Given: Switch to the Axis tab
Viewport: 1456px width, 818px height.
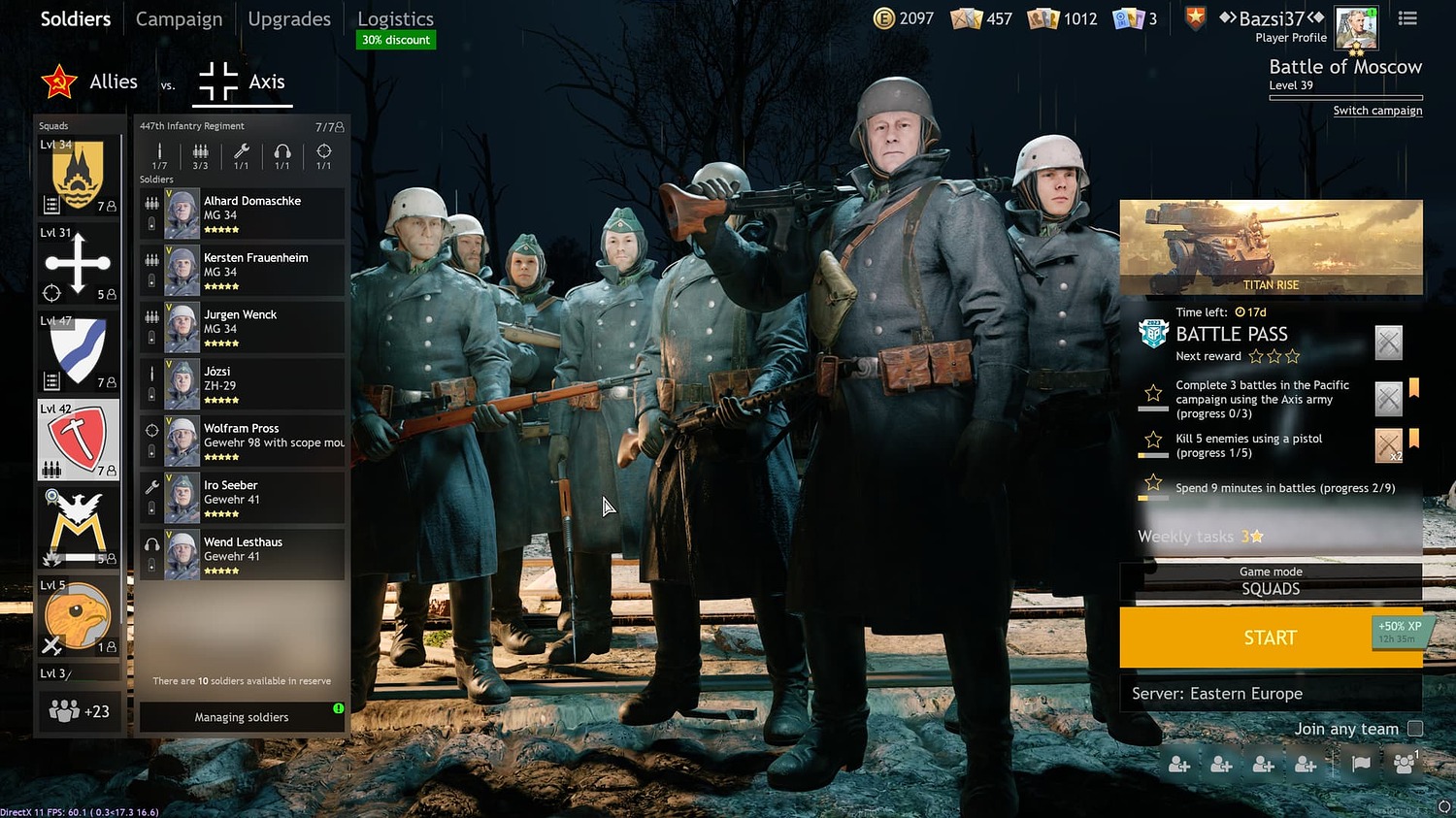Looking at the screenshot, I should click(x=242, y=82).
